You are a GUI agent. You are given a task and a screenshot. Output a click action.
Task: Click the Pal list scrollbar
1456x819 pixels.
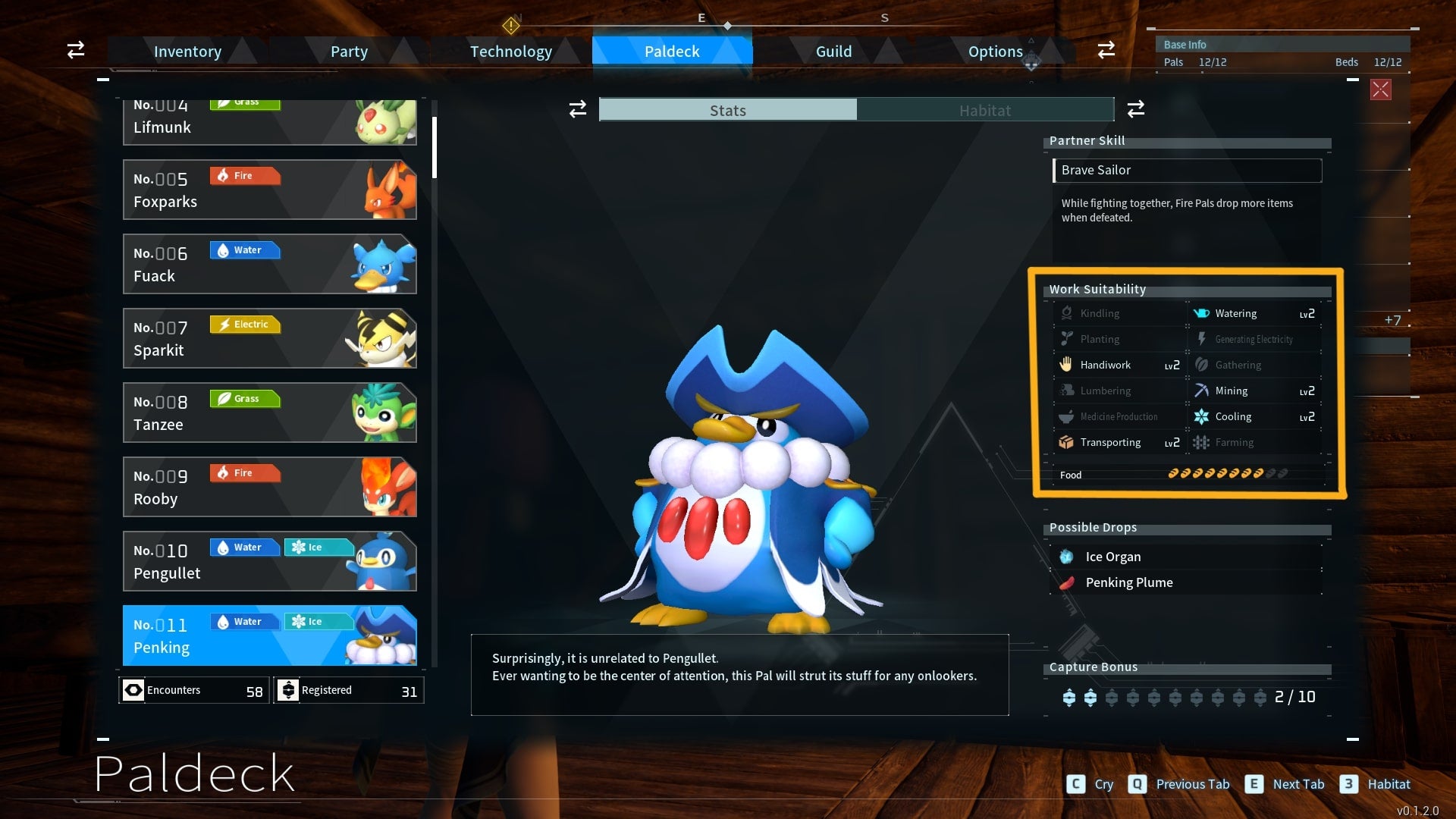coord(435,147)
